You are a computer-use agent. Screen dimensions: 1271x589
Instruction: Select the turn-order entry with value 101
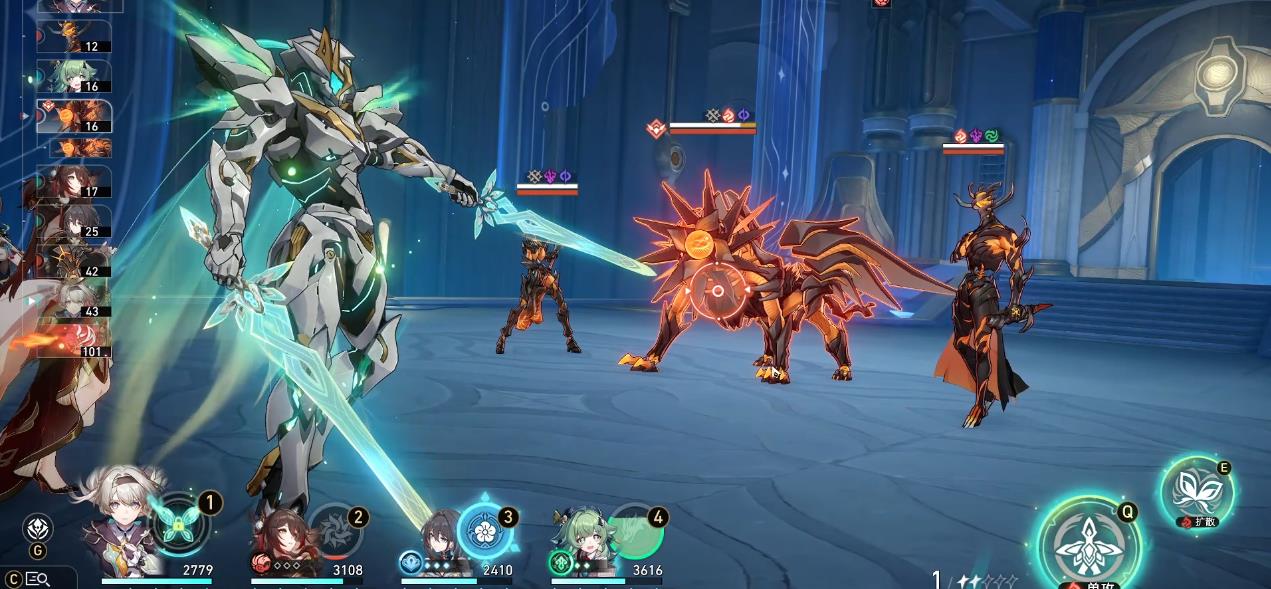pos(74,340)
